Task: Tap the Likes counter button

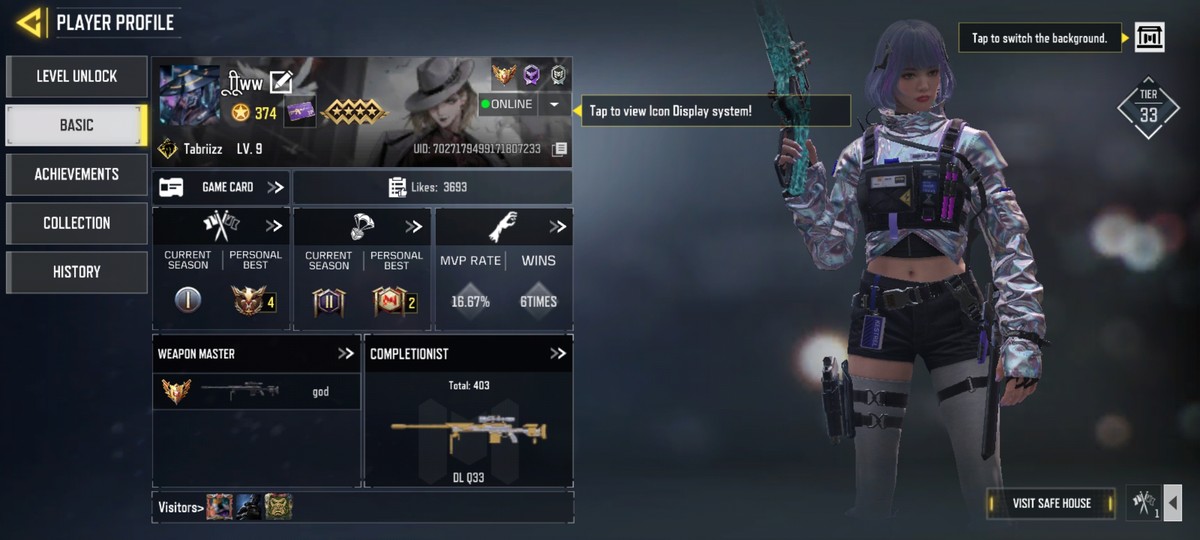Action: [x=432, y=187]
